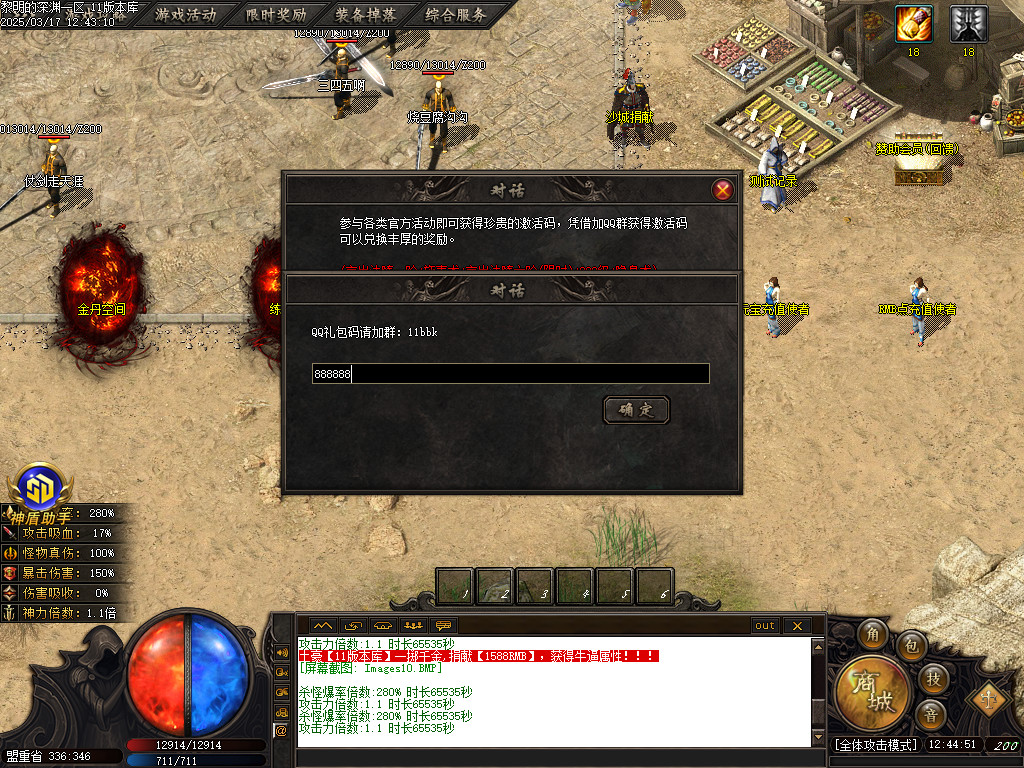Toggle sound with the 音 button
1024x768 pixels.
pyautogui.click(x=931, y=715)
